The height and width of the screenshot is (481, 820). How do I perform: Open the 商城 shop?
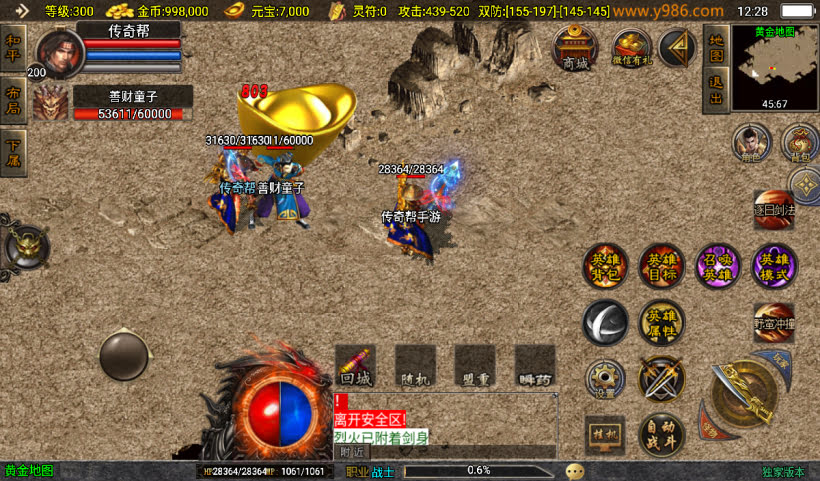576,48
